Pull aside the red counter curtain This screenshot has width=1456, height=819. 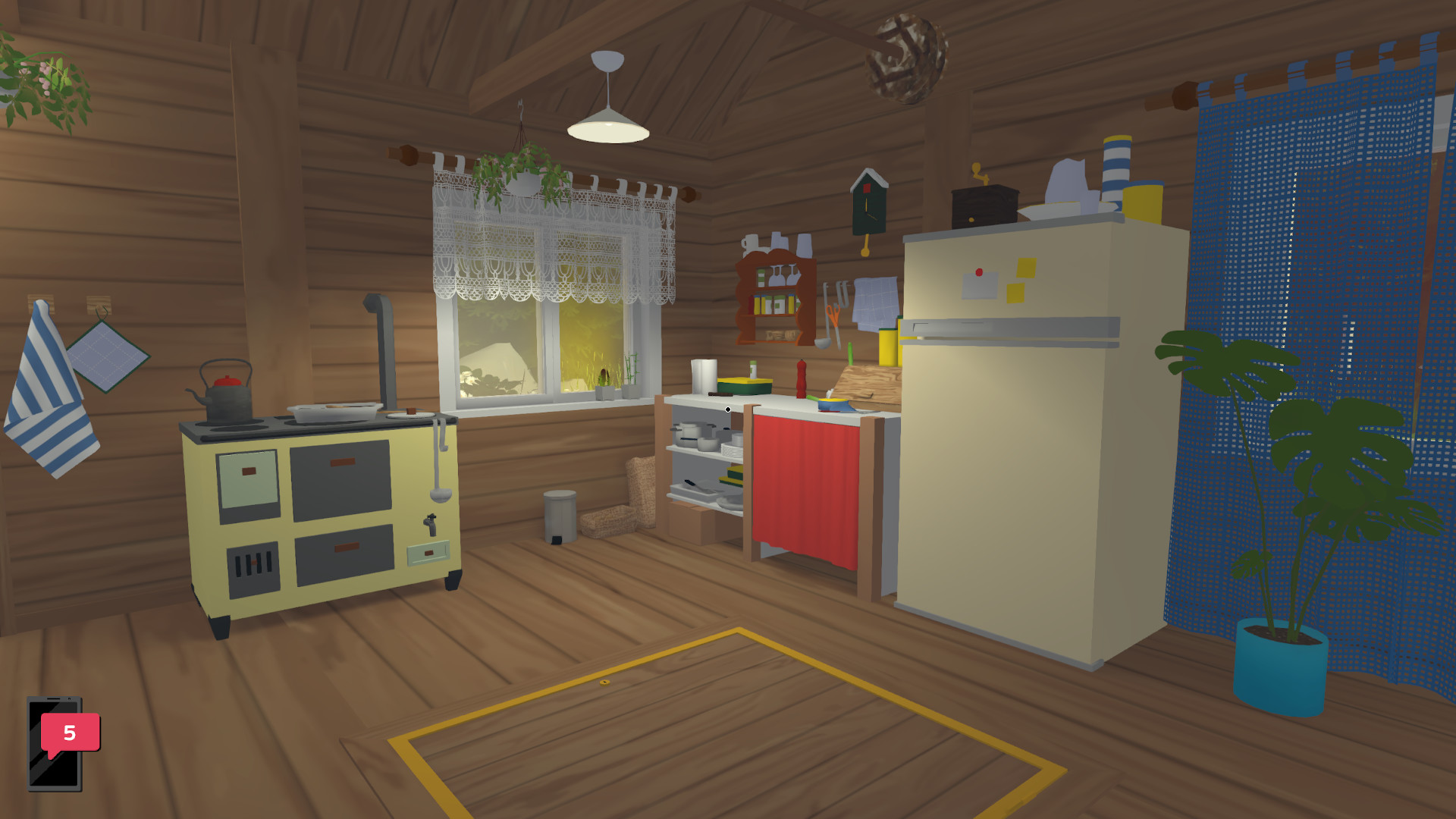pos(808,478)
